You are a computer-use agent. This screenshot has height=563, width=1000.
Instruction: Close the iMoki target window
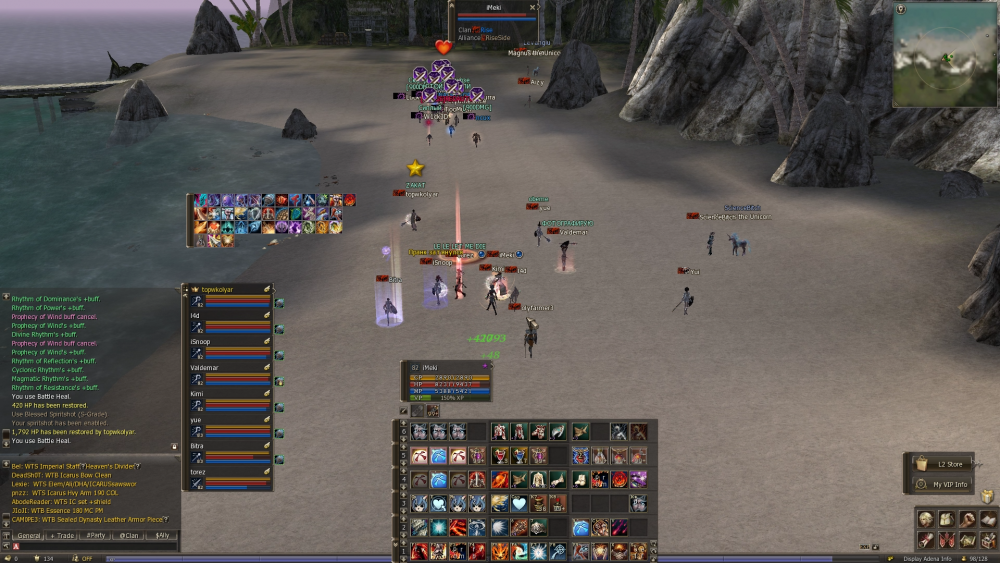pos(532,7)
